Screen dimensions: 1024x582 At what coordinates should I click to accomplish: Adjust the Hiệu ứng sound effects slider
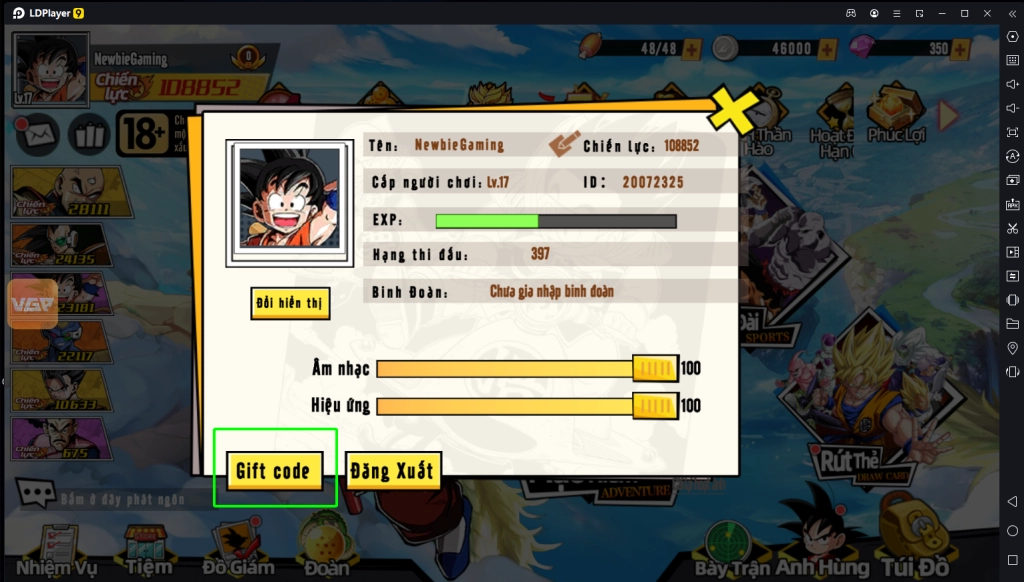point(655,406)
